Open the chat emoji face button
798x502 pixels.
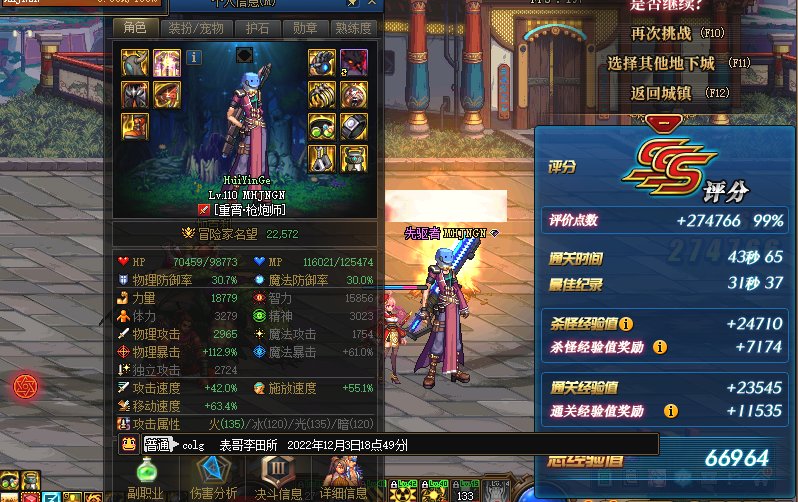pos(129,445)
